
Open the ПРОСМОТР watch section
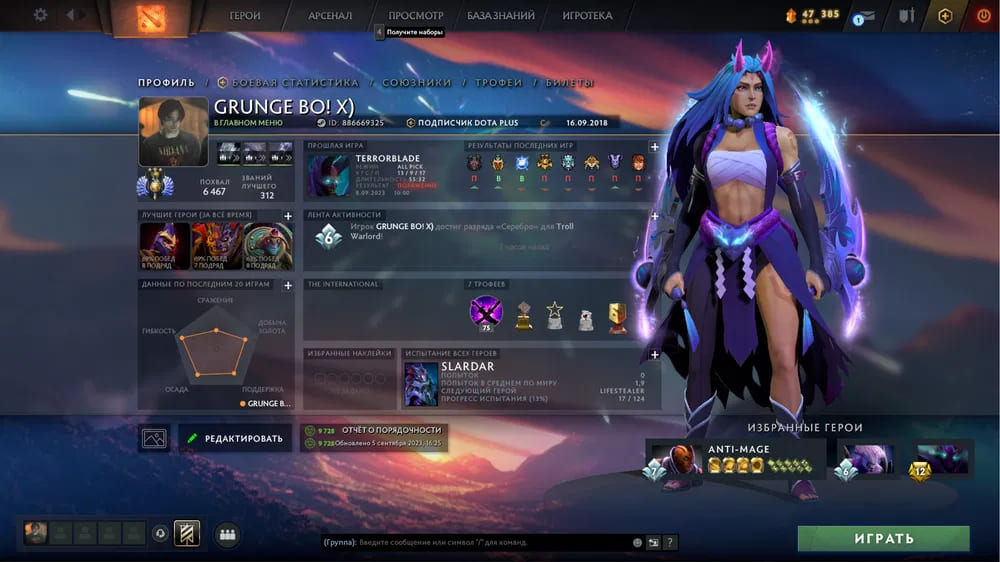click(x=415, y=16)
